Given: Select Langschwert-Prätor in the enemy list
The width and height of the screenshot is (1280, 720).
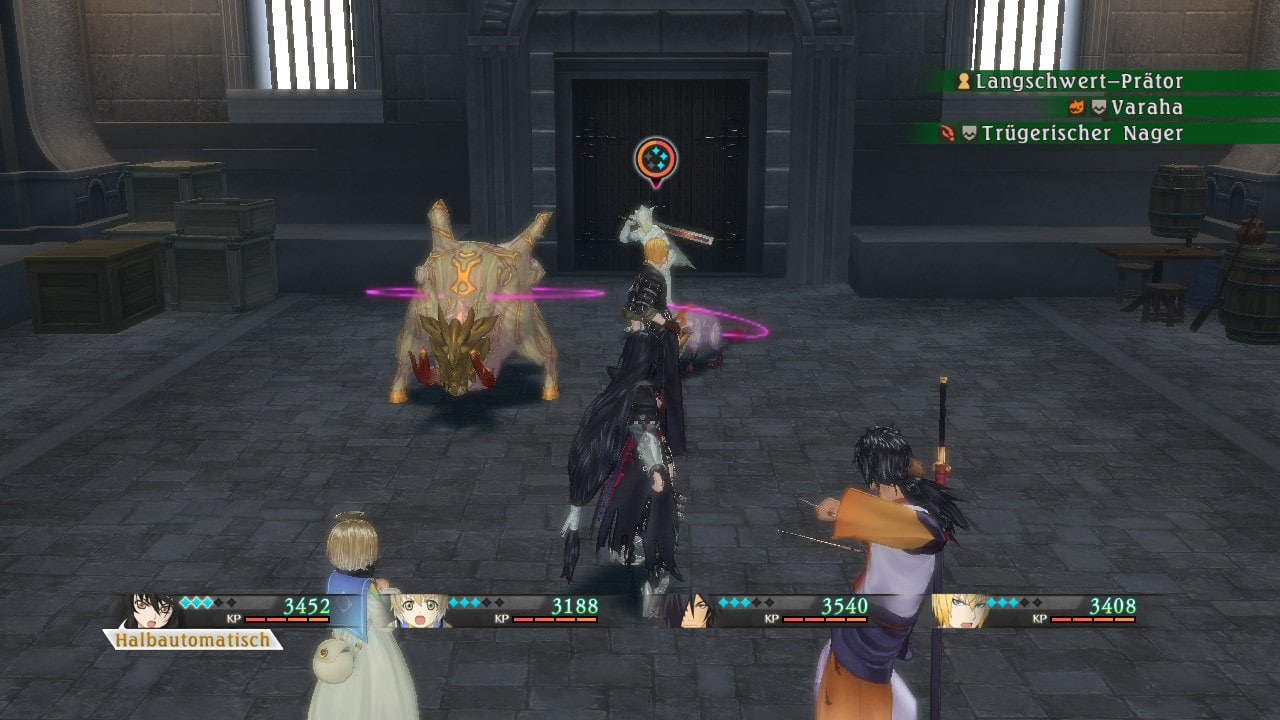Looking at the screenshot, I should pyautogui.click(x=1079, y=82).
